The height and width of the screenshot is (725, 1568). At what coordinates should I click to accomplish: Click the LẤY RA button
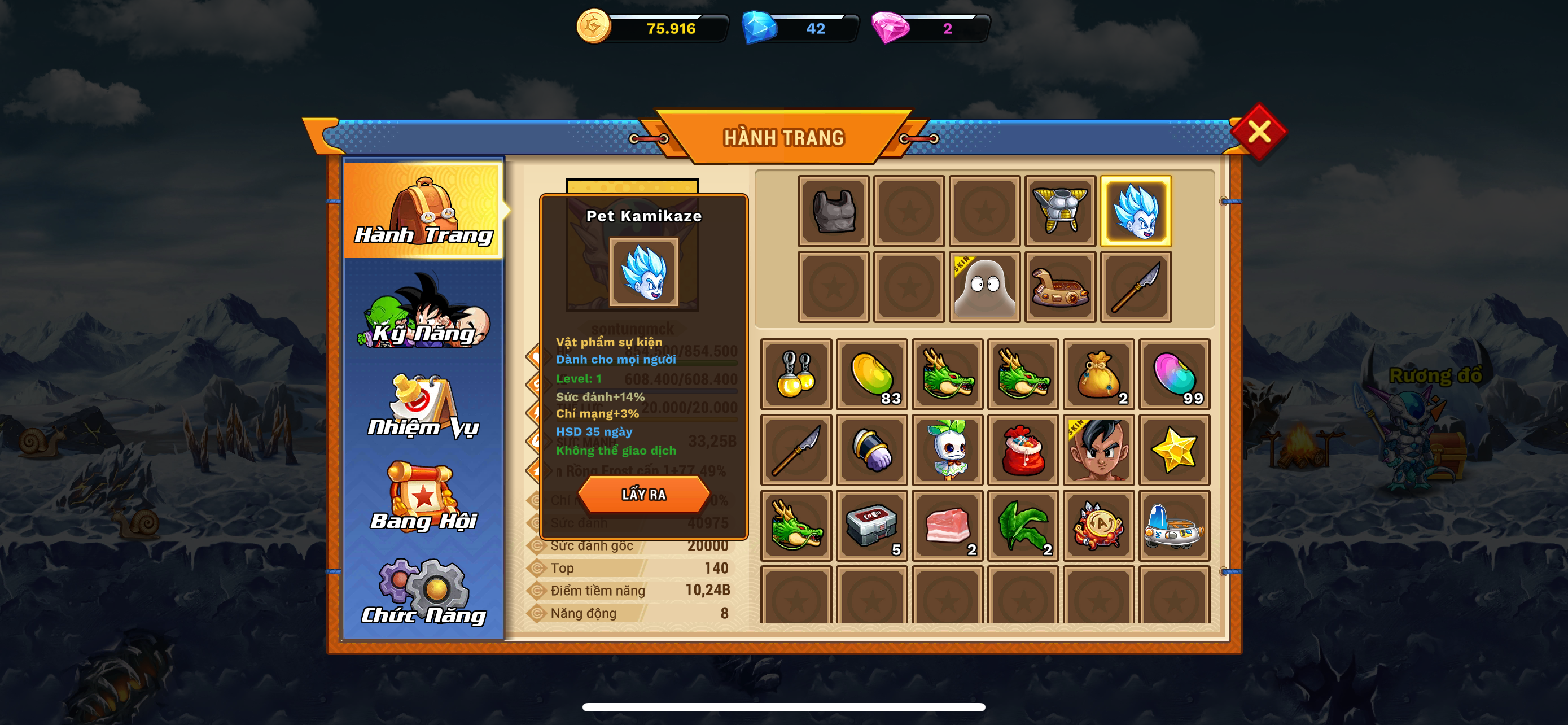point(643,493)
